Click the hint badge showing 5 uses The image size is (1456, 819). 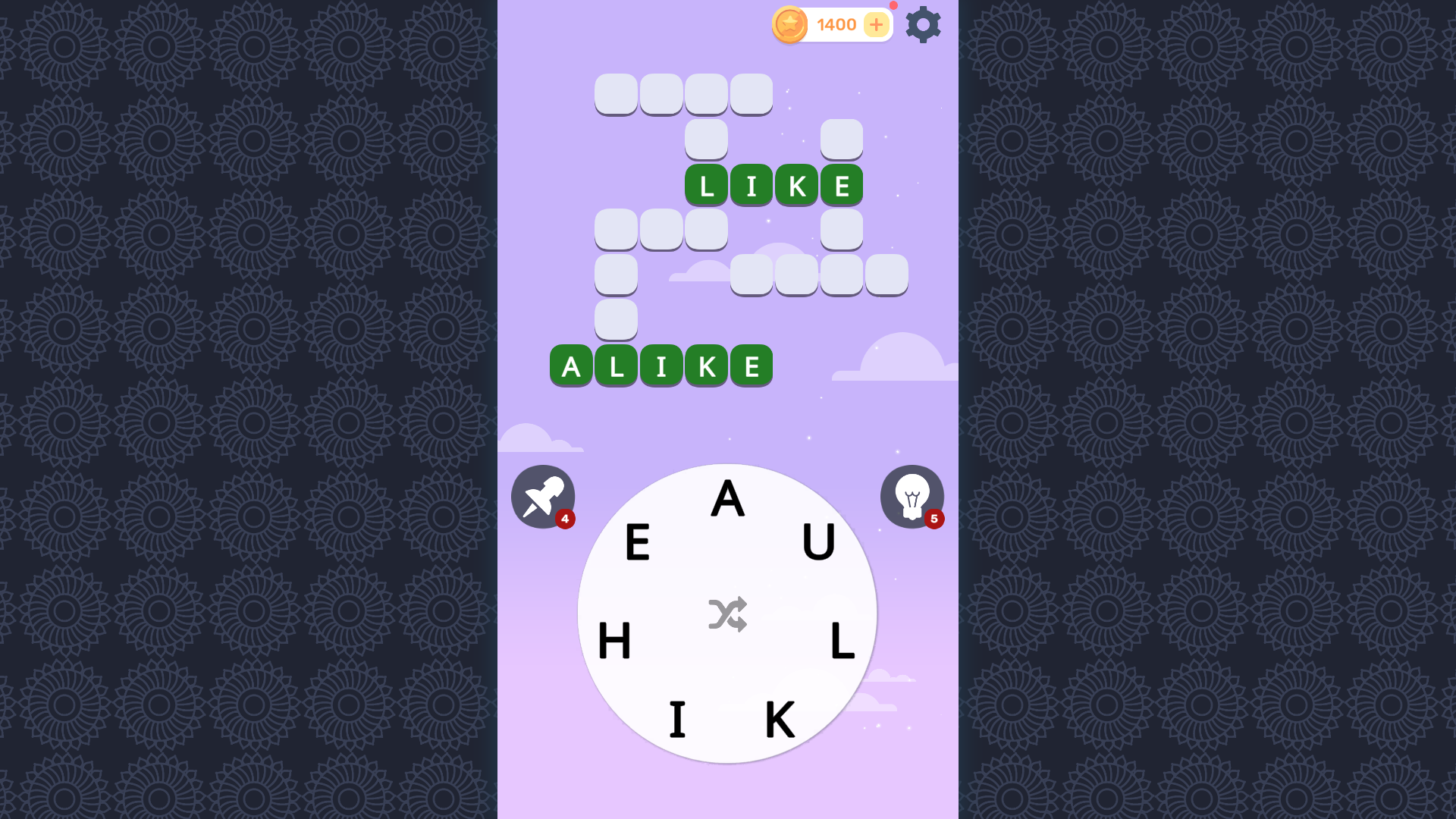(935, 519)
